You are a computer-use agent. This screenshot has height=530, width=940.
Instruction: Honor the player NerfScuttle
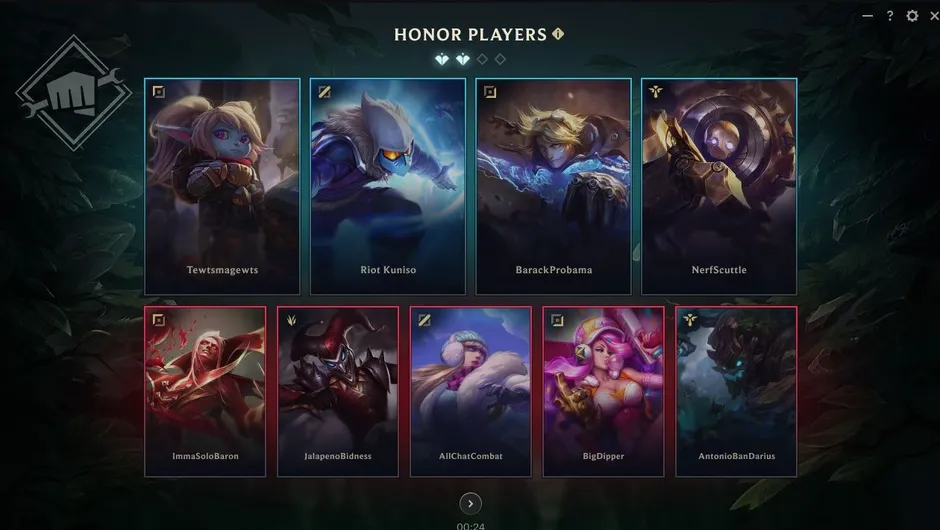pyautogui.click(x=719, y=186)
